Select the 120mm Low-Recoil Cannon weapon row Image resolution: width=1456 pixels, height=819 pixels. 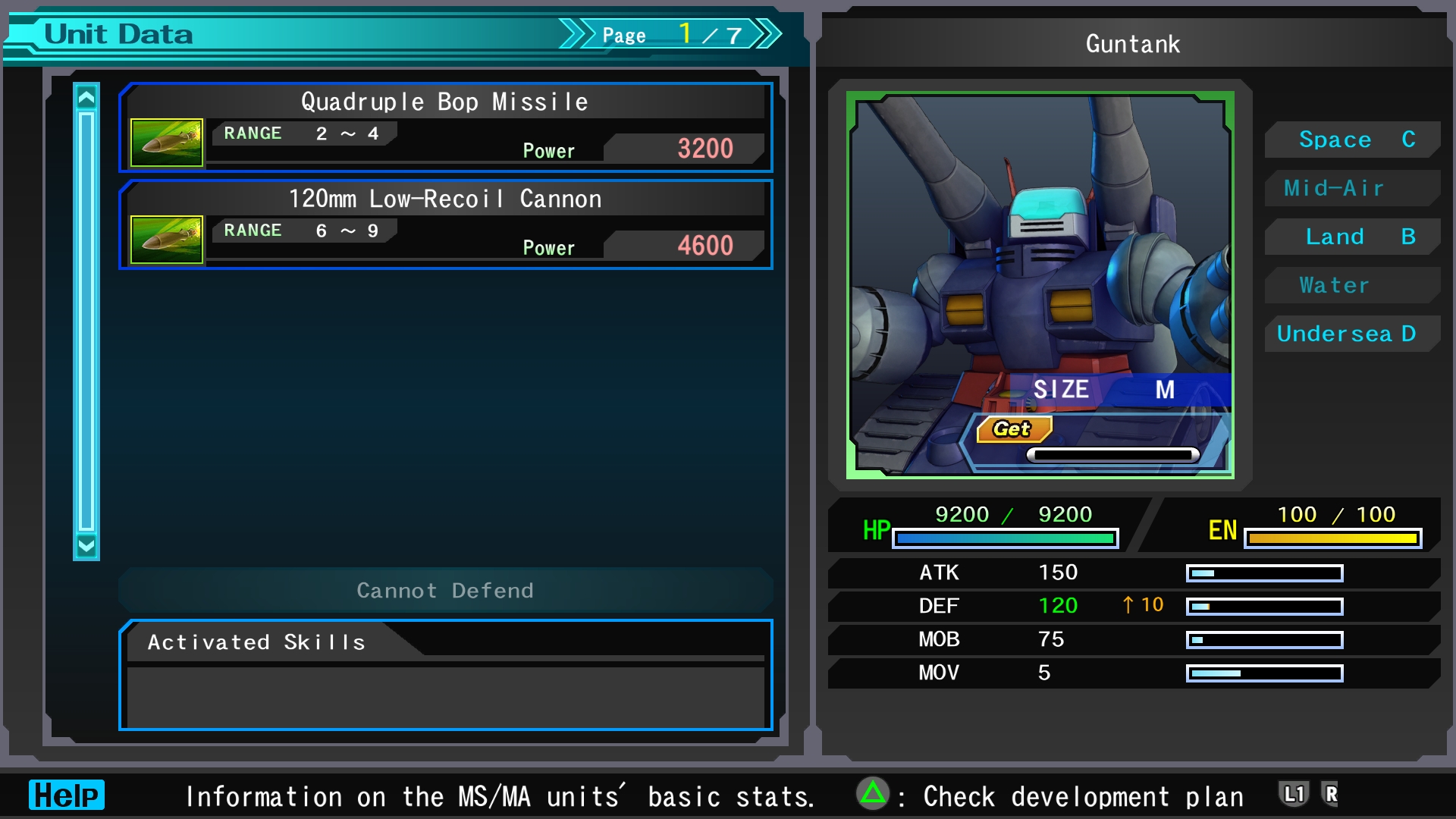[446, 224]
